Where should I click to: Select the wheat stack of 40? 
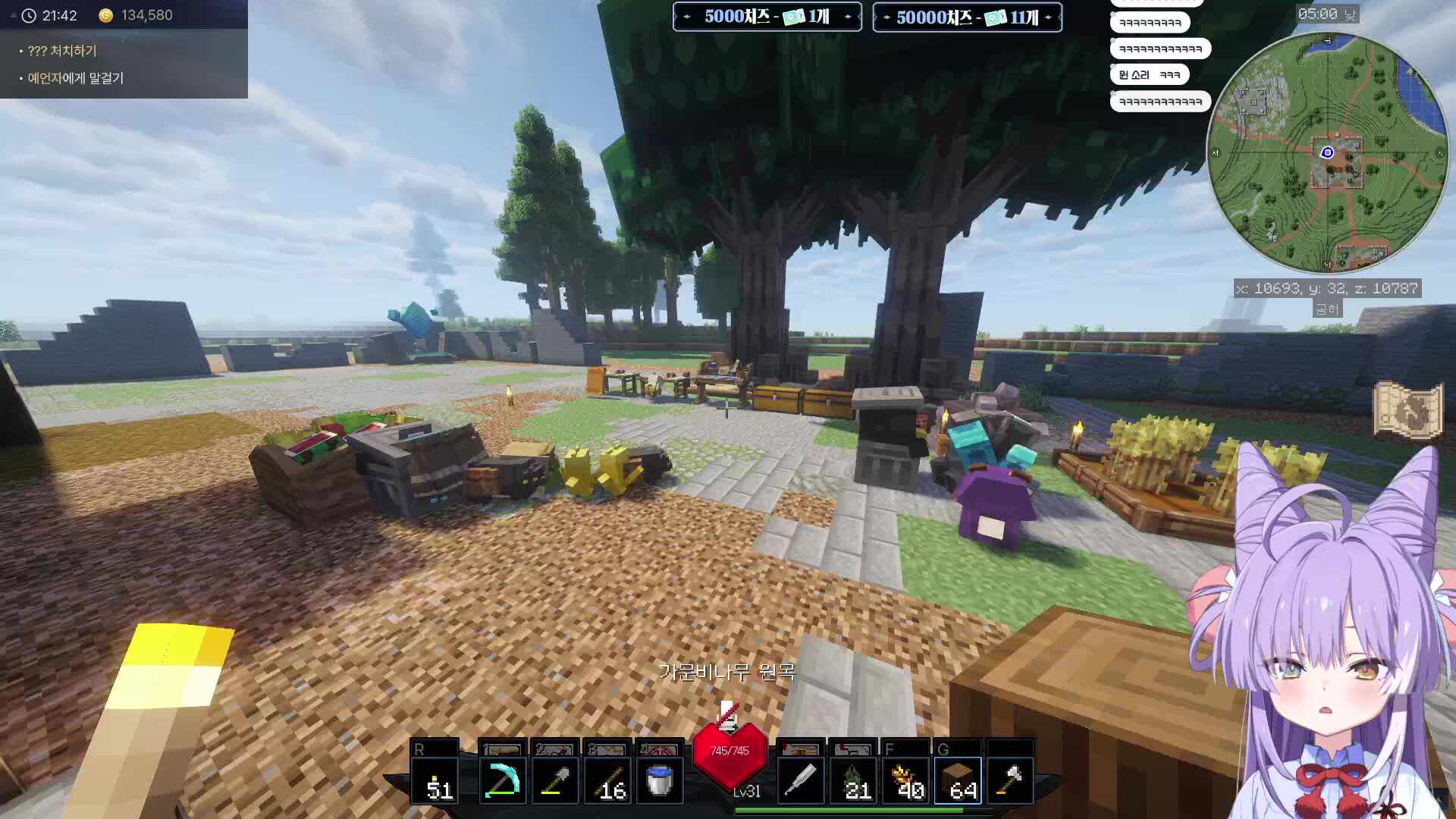[x=905, y=780]
